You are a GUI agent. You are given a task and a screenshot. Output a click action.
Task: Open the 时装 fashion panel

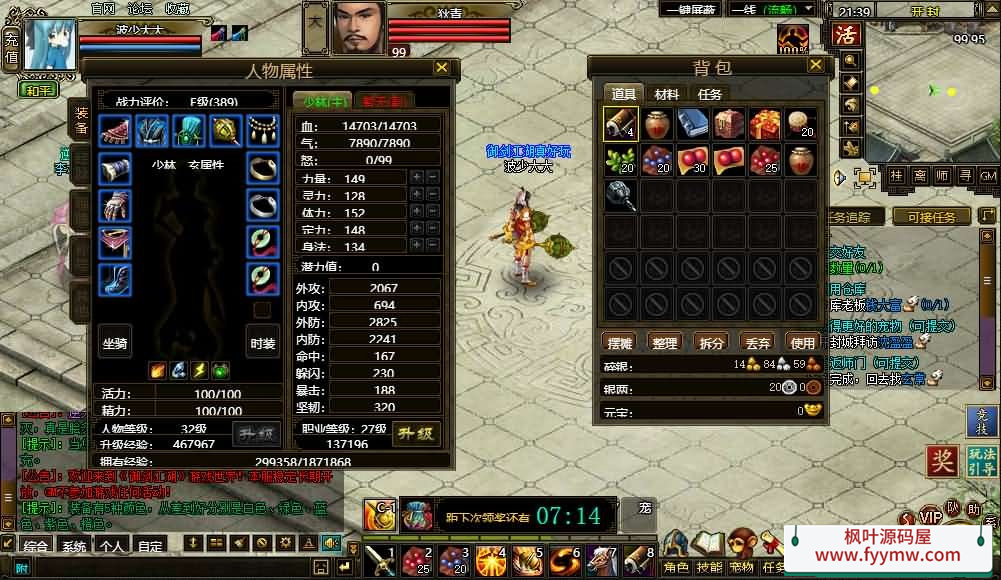(263, 343)
